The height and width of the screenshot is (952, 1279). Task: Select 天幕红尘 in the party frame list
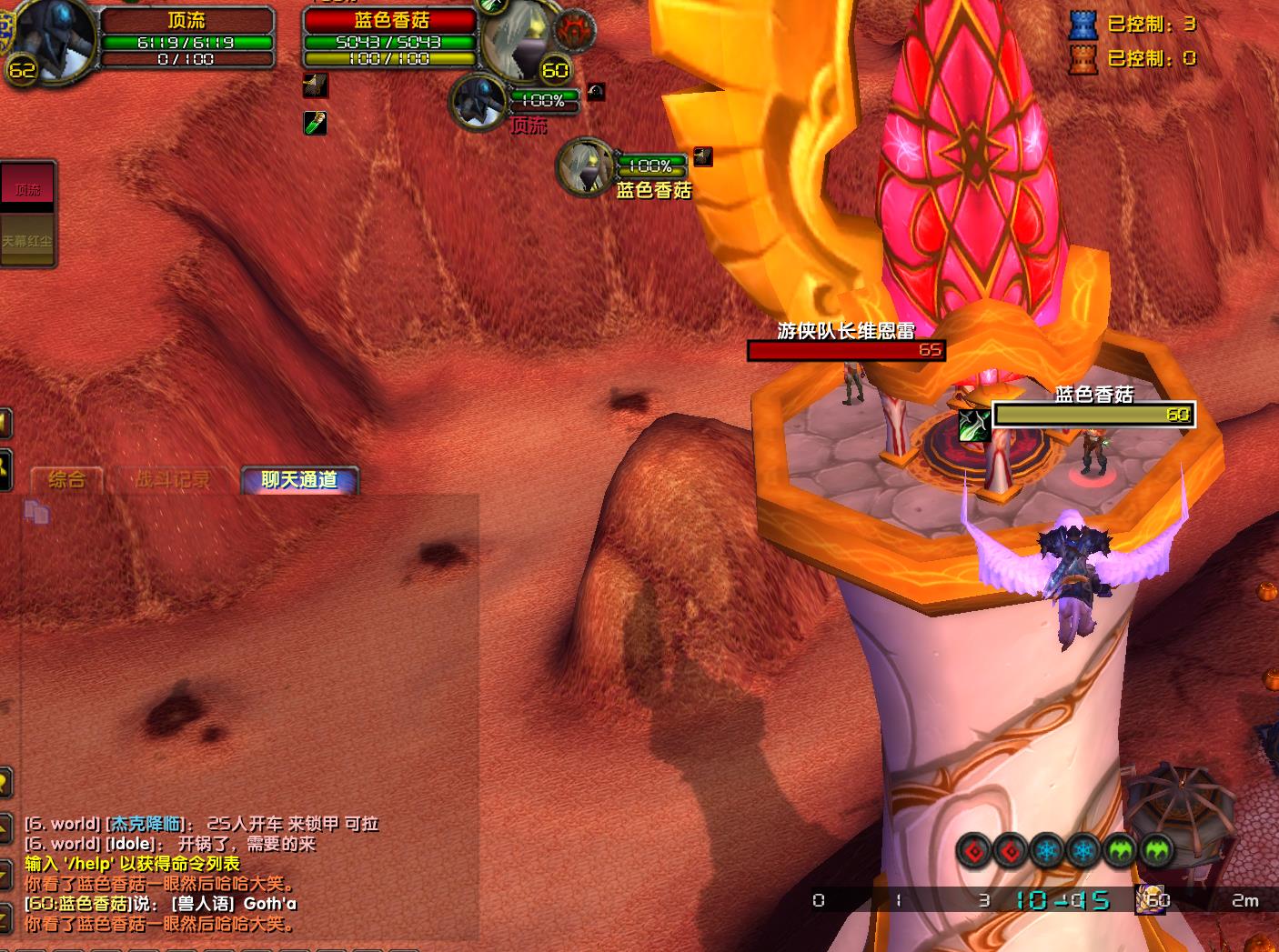click(27, 241)
